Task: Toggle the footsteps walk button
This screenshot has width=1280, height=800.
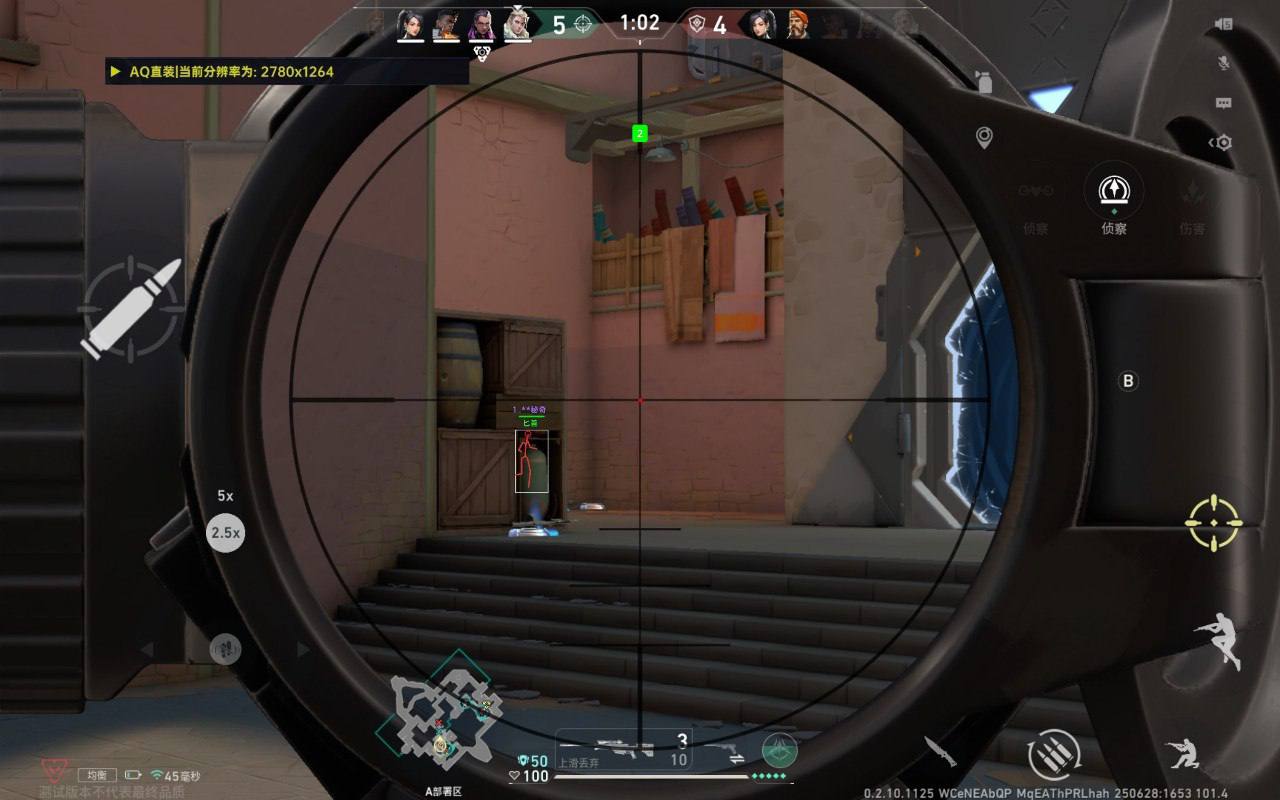Action: (225, 649)
